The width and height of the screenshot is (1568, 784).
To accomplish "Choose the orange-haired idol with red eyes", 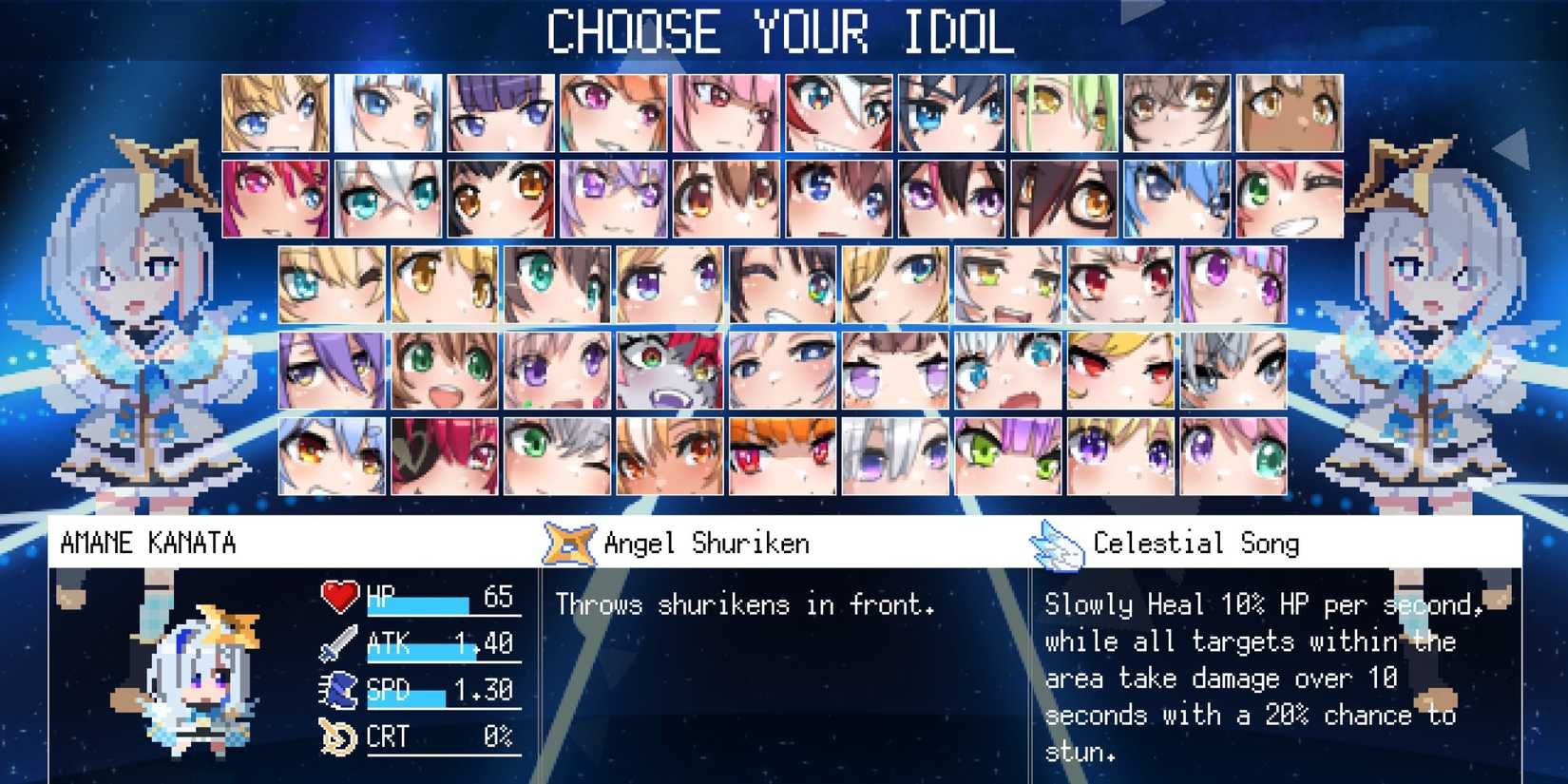I will click(x=782, y=456).
